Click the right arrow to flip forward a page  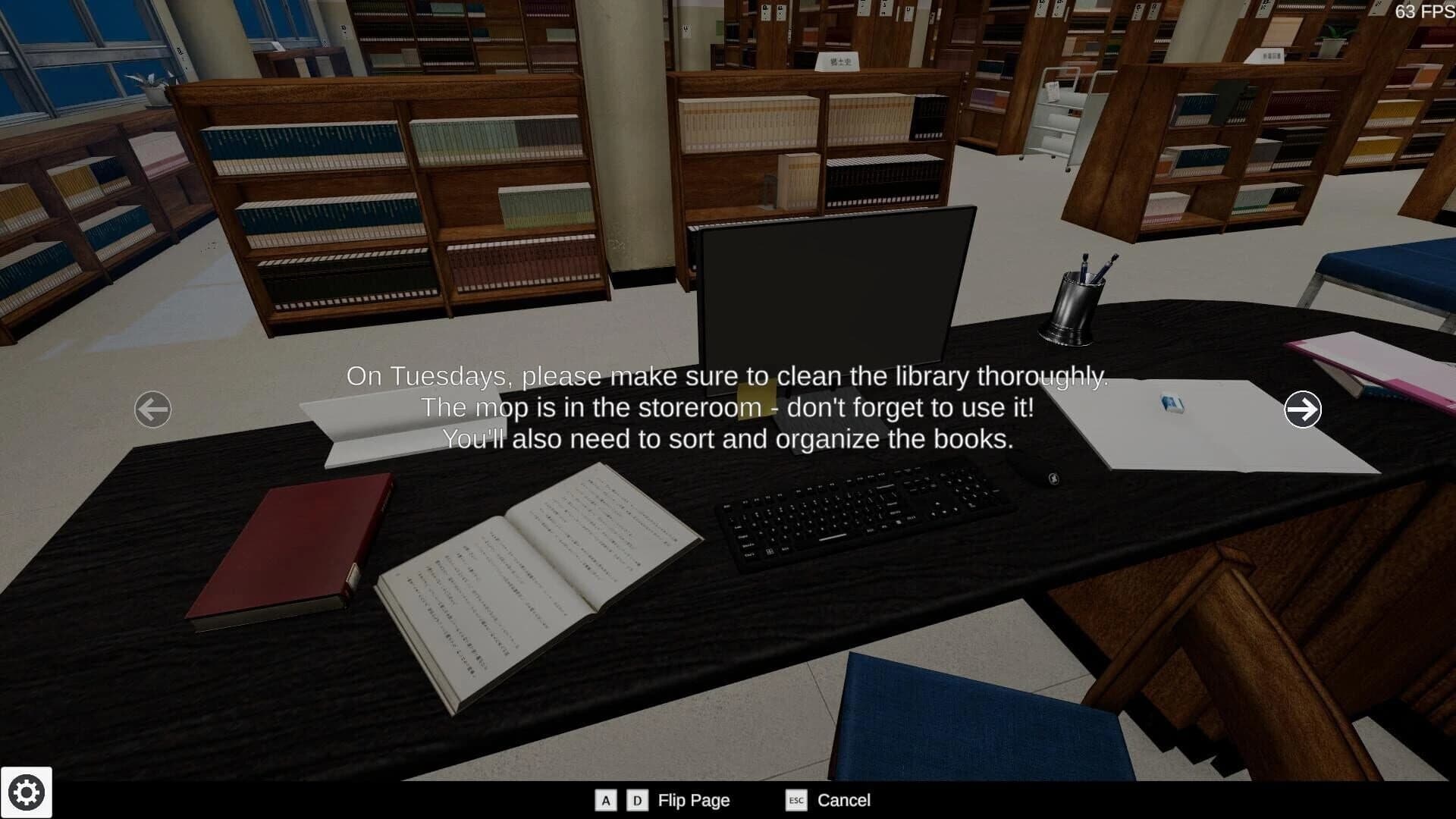(x=1304, y=409)
